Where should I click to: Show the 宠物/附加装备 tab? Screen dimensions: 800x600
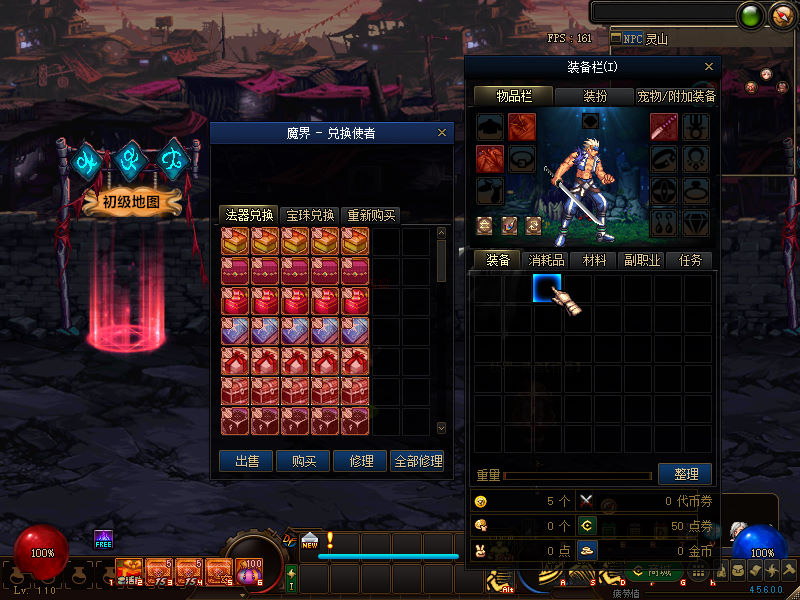click(x=676, y=97)
